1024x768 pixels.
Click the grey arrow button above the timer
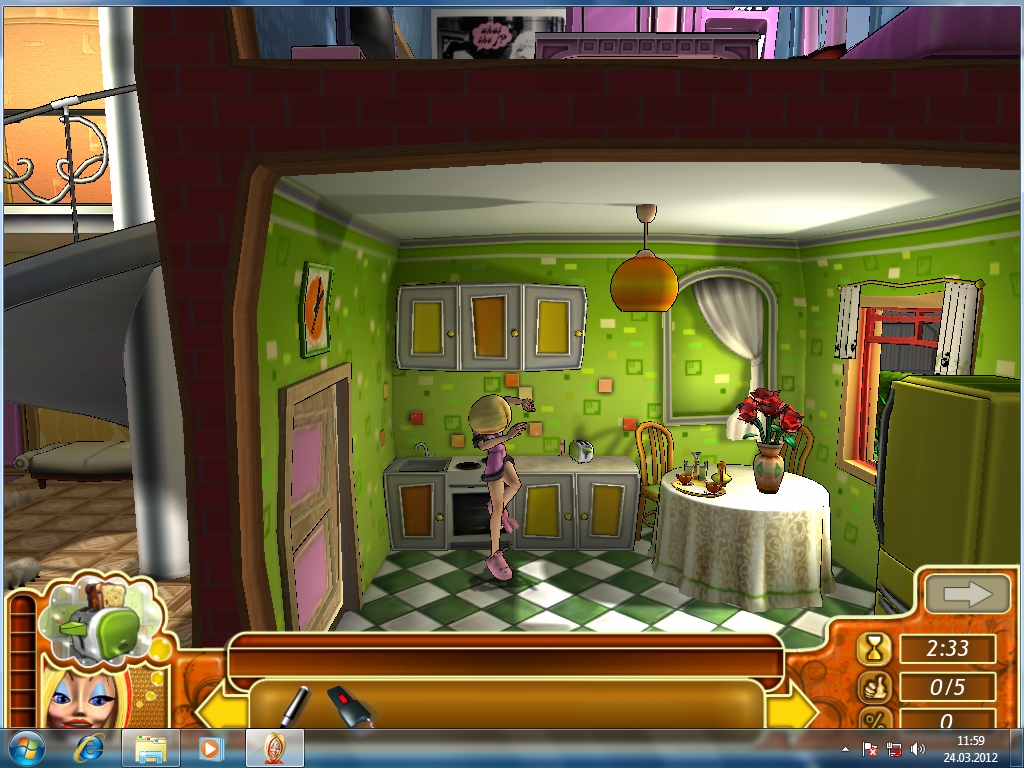[x=966, y=595]
